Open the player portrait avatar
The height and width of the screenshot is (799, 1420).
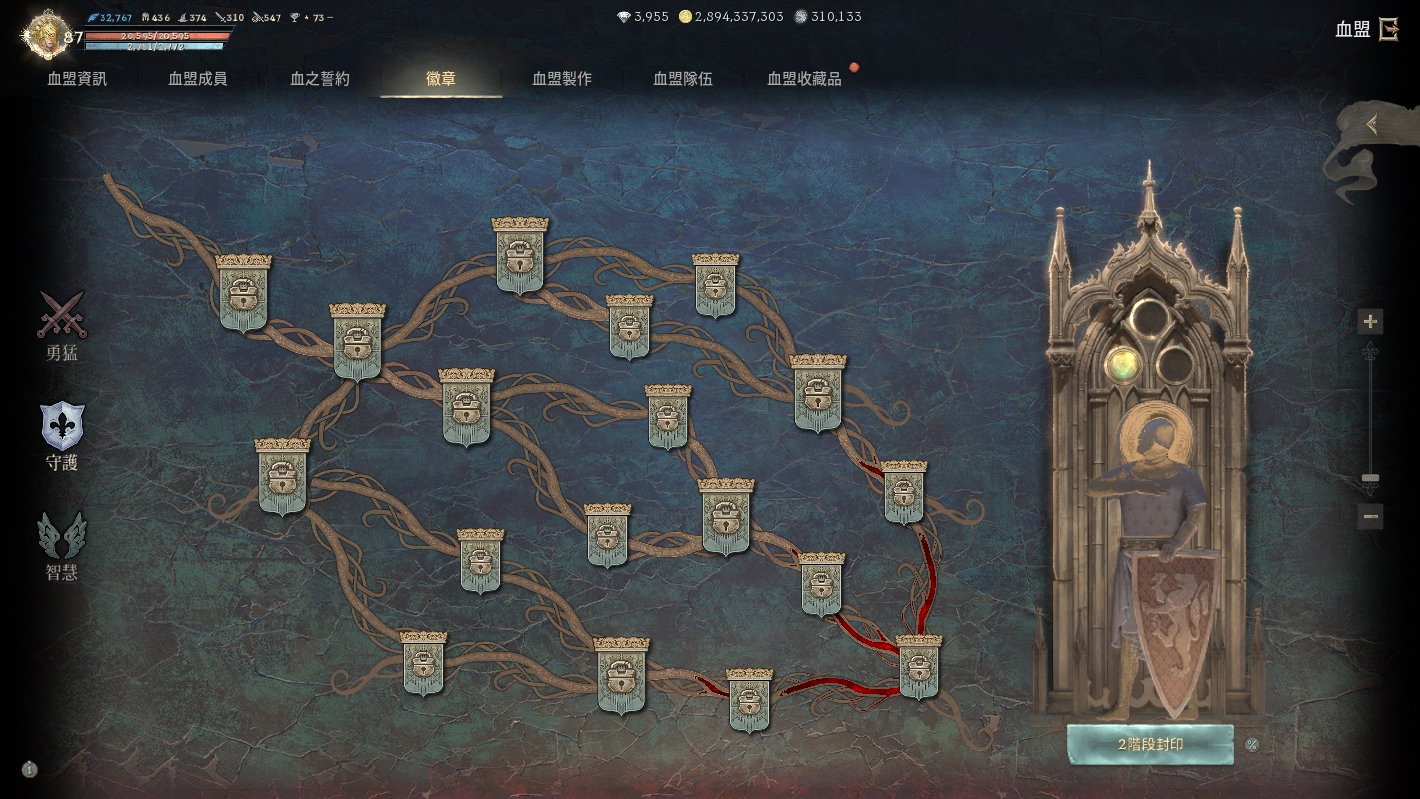tap(43, 35)
